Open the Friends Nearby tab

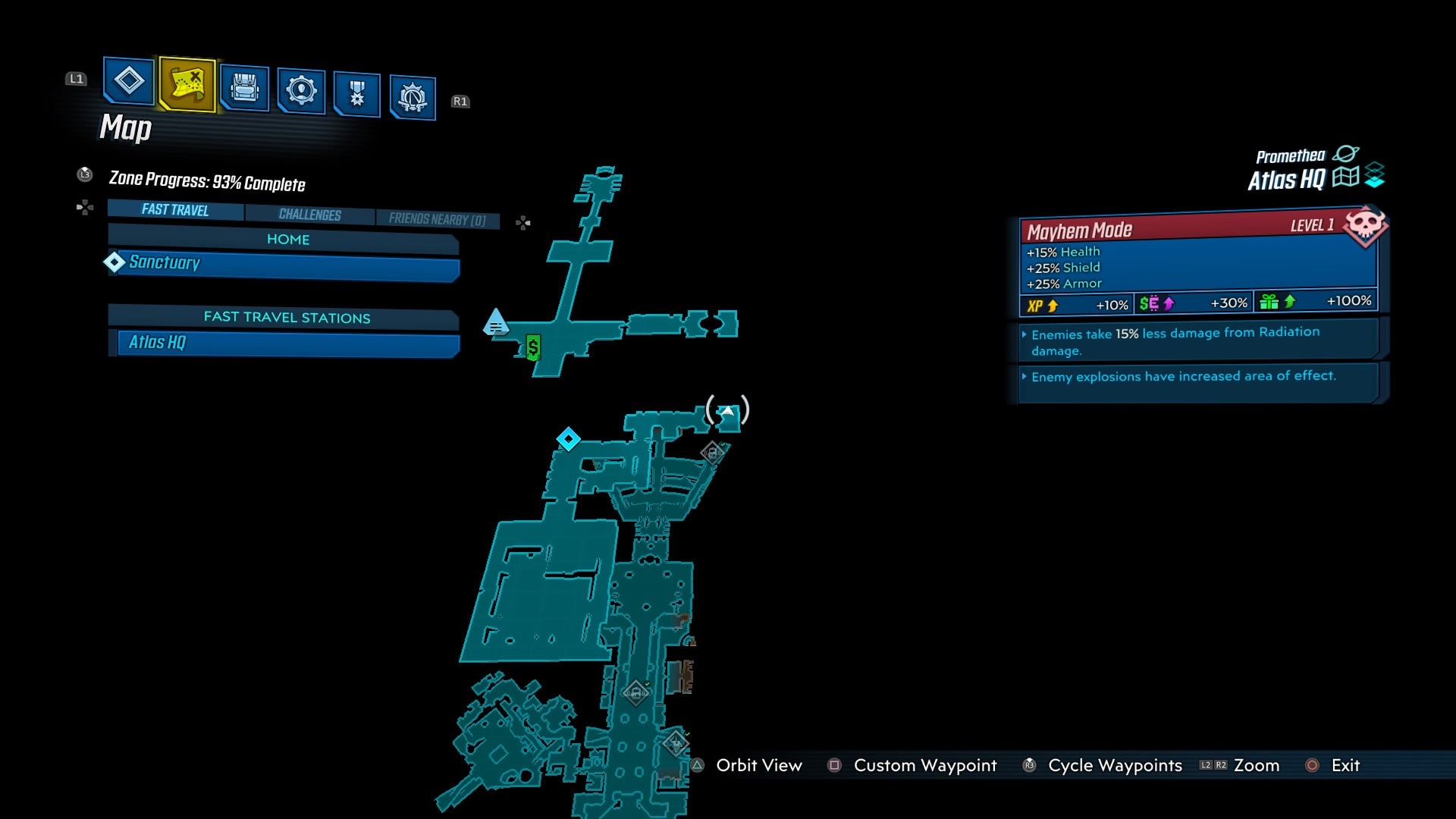pyautogui.click(x=438, y=218)
